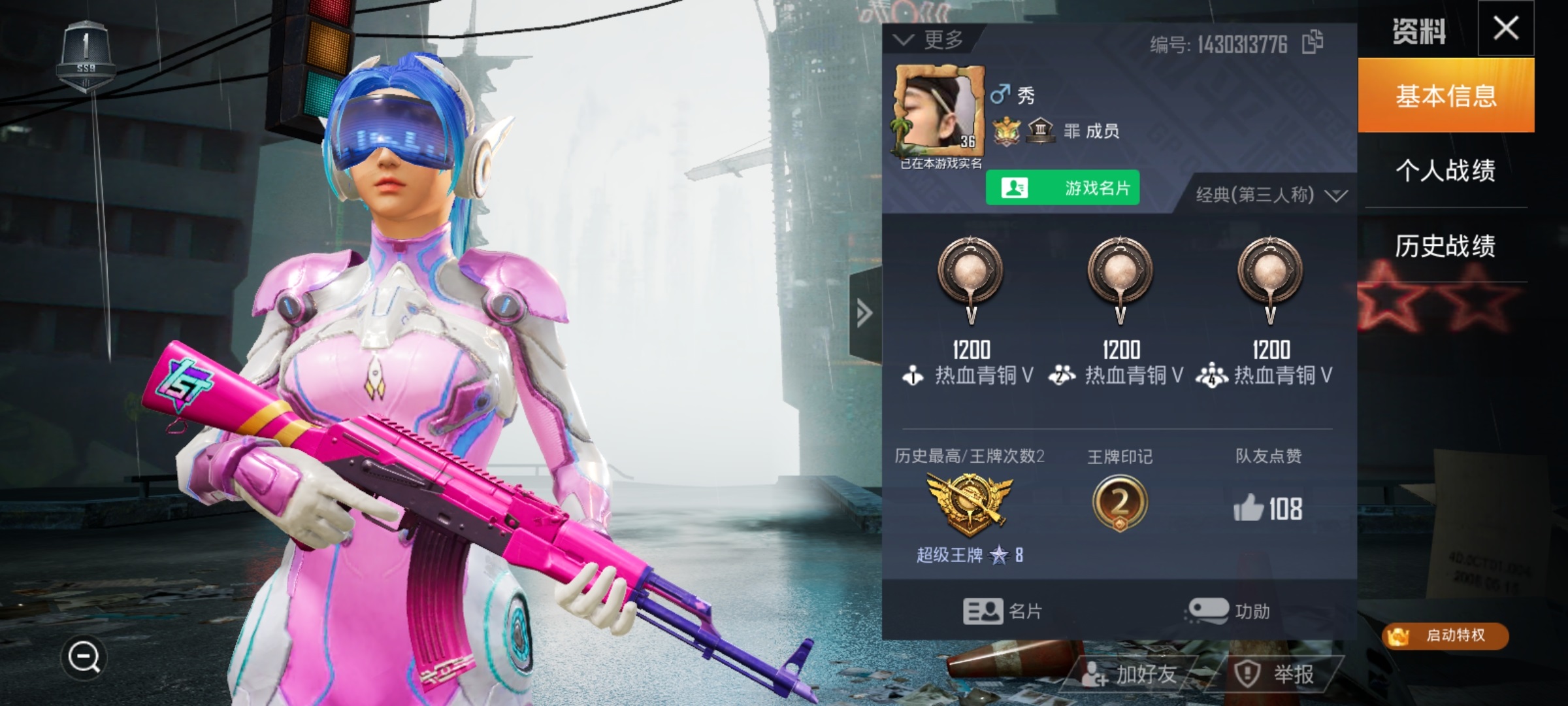Inspect the 王牌印记 badge

coord(1120,503)
